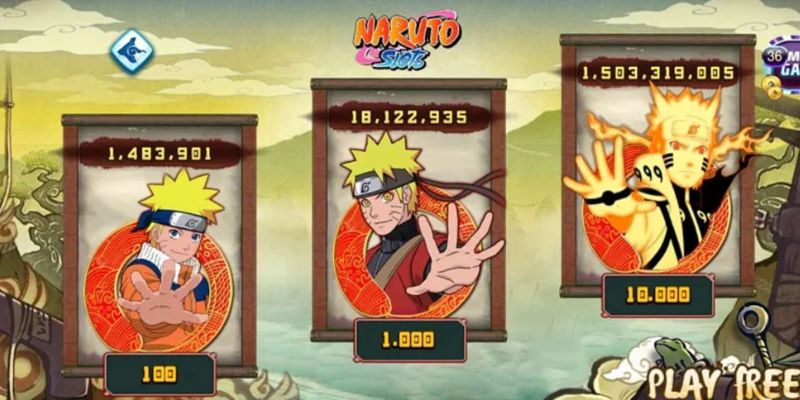Start the Play Free mode

pyautogui.click(x=721, y=382)
